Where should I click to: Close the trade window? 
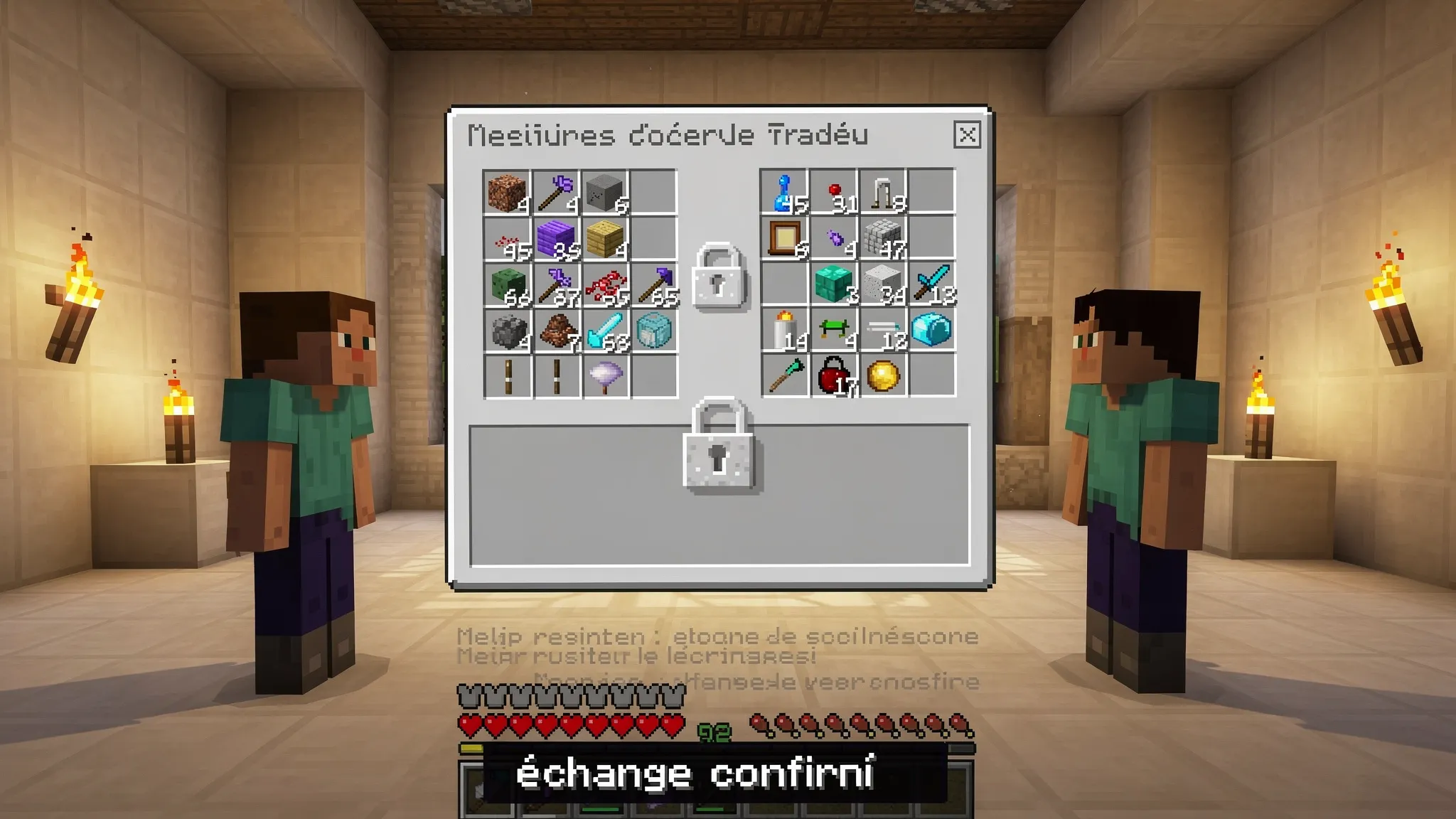click(967, 136)
